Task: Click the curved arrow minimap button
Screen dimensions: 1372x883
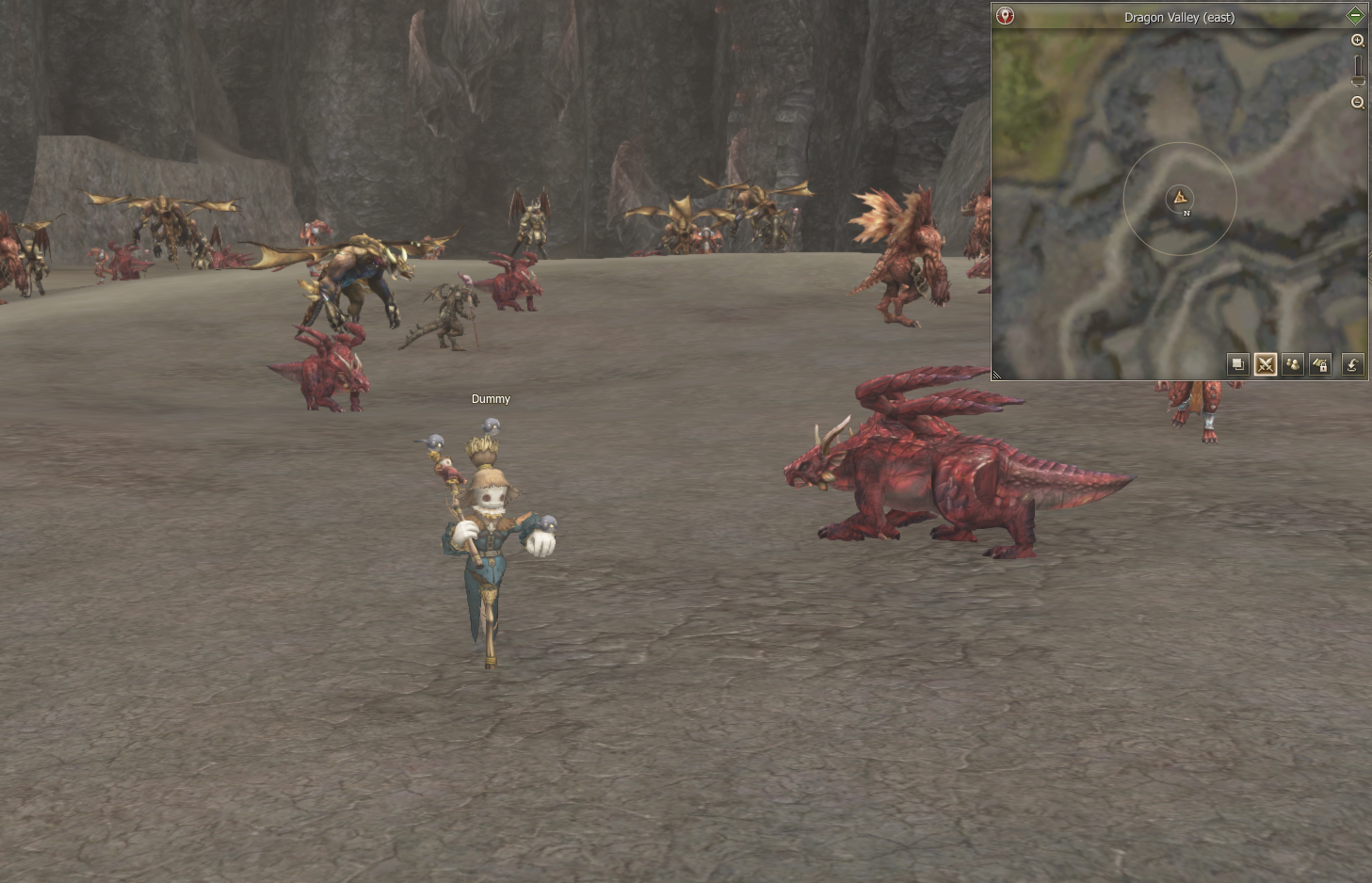Action: [x=1352, y=364]
